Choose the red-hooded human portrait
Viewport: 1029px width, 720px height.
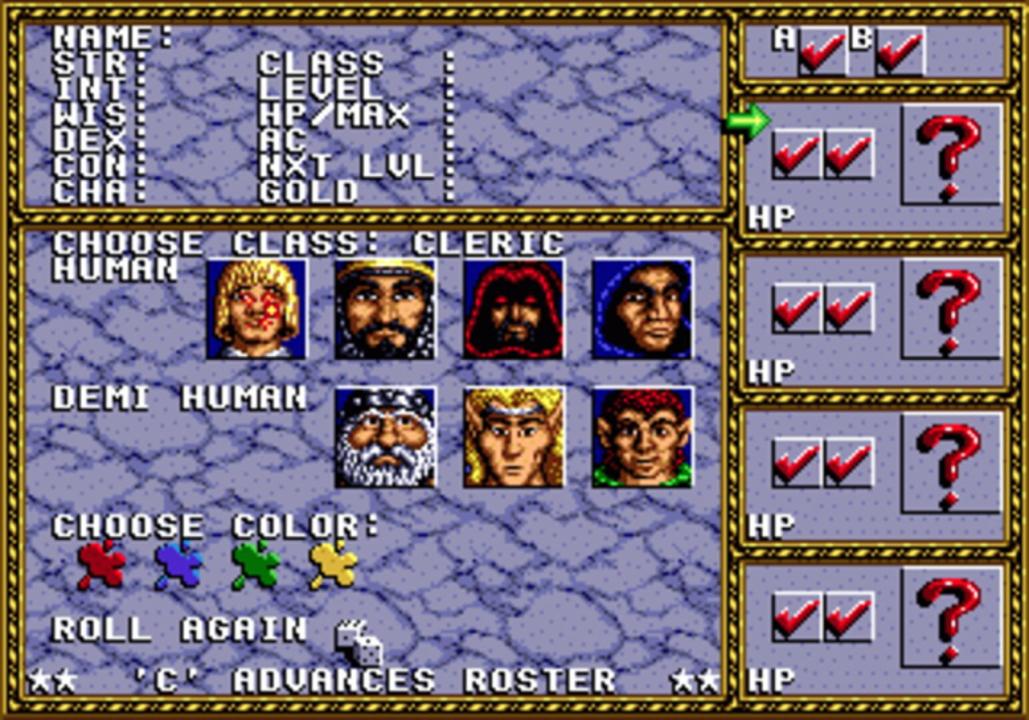pyautogui.click(x=513, y=309)
